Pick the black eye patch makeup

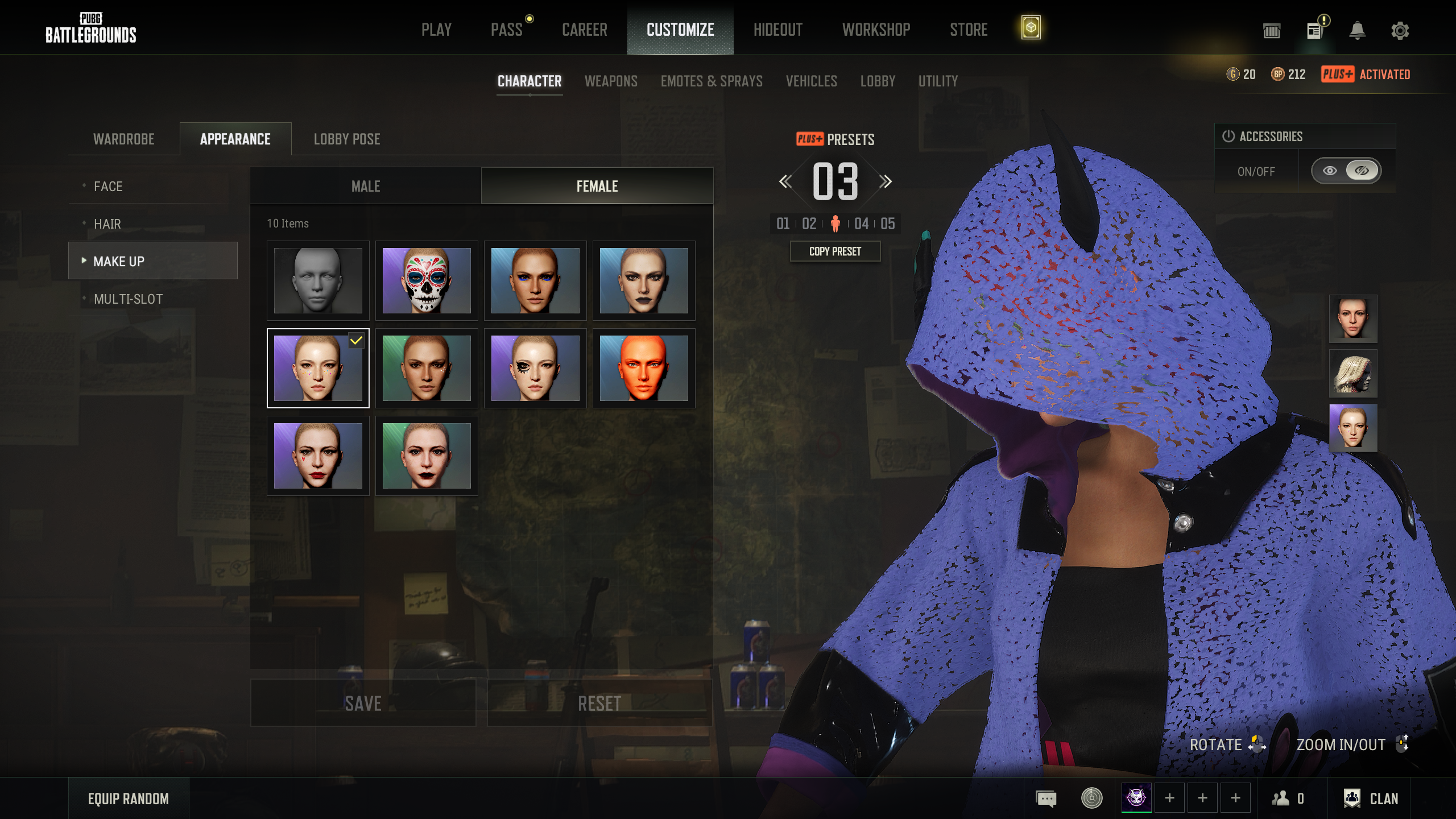pos(535,368)
